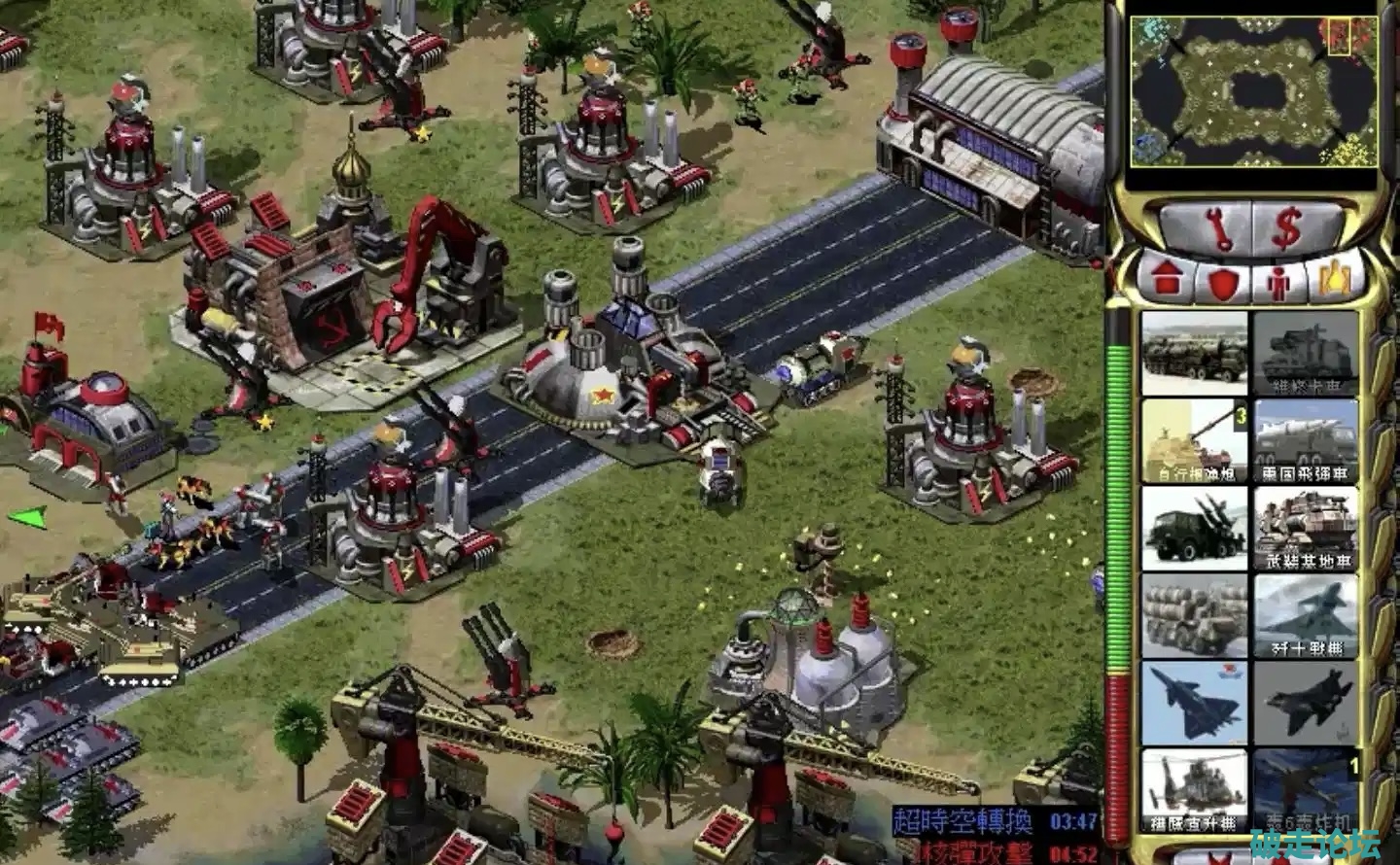Build the missile vehicle with white rocket
This screenshot has height=865, width=1400.
[x=1304, y=439]
